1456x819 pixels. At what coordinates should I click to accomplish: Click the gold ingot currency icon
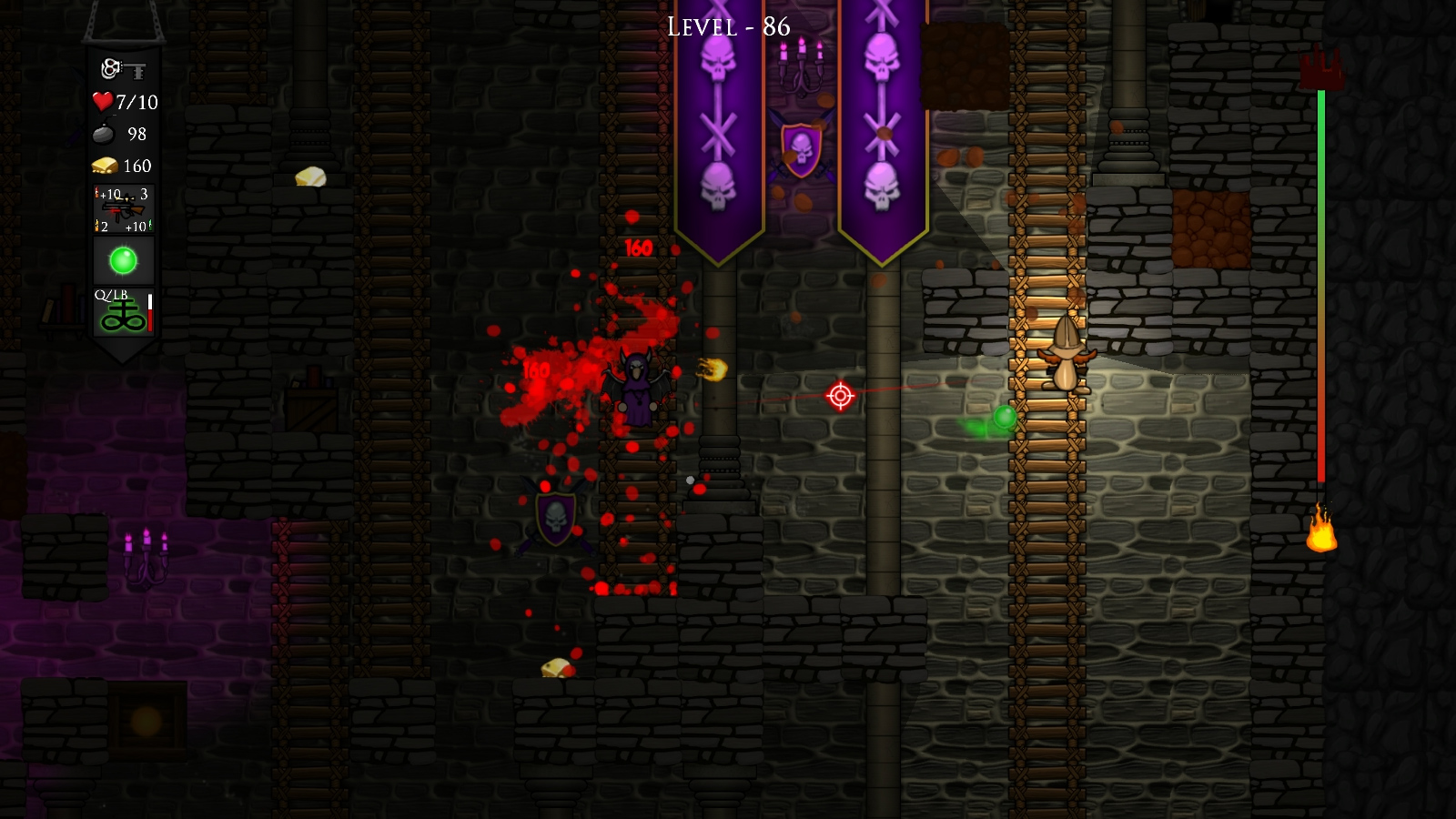click(103, 166)
